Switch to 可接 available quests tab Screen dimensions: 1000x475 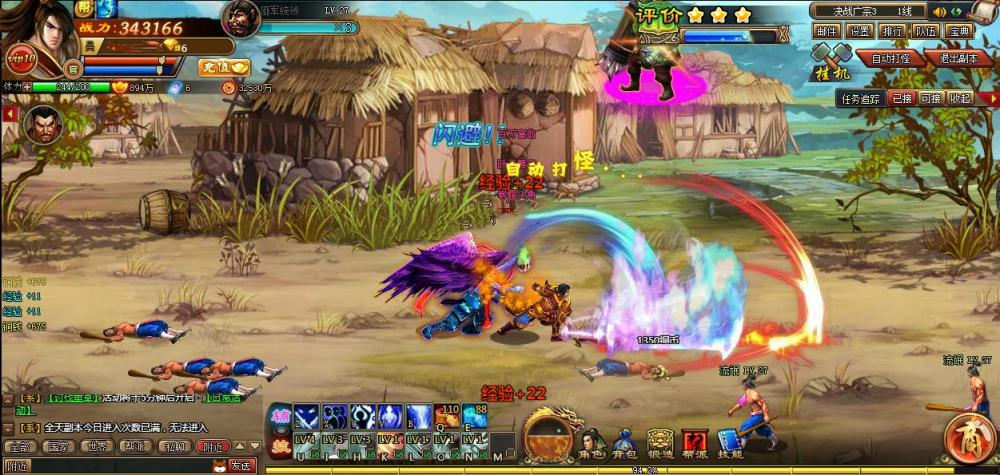coord(930,98)
